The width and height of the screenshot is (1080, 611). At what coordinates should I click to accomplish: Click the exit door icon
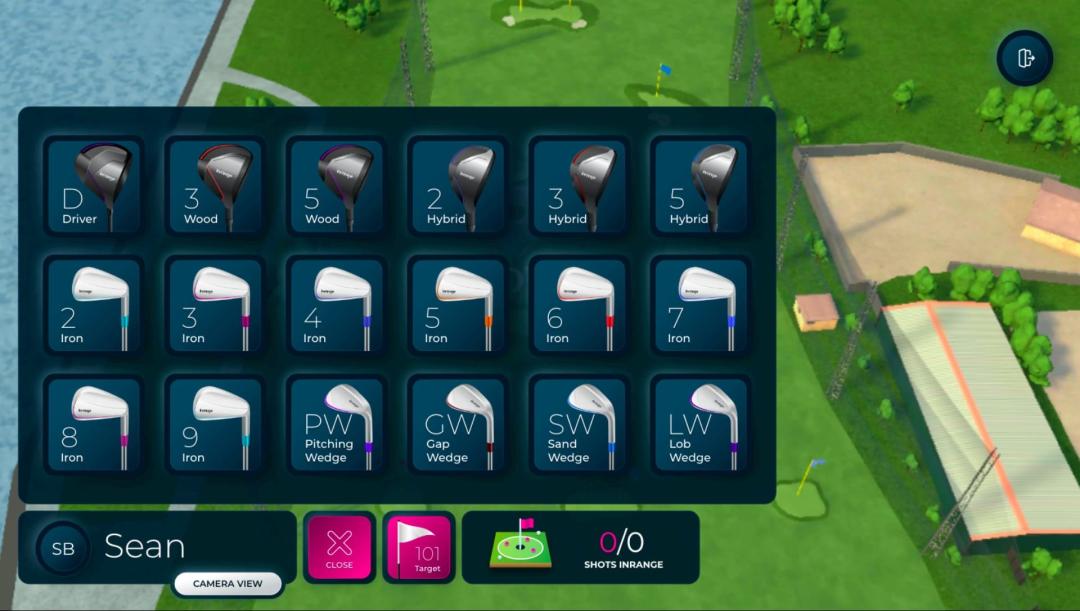point(1025,58)
